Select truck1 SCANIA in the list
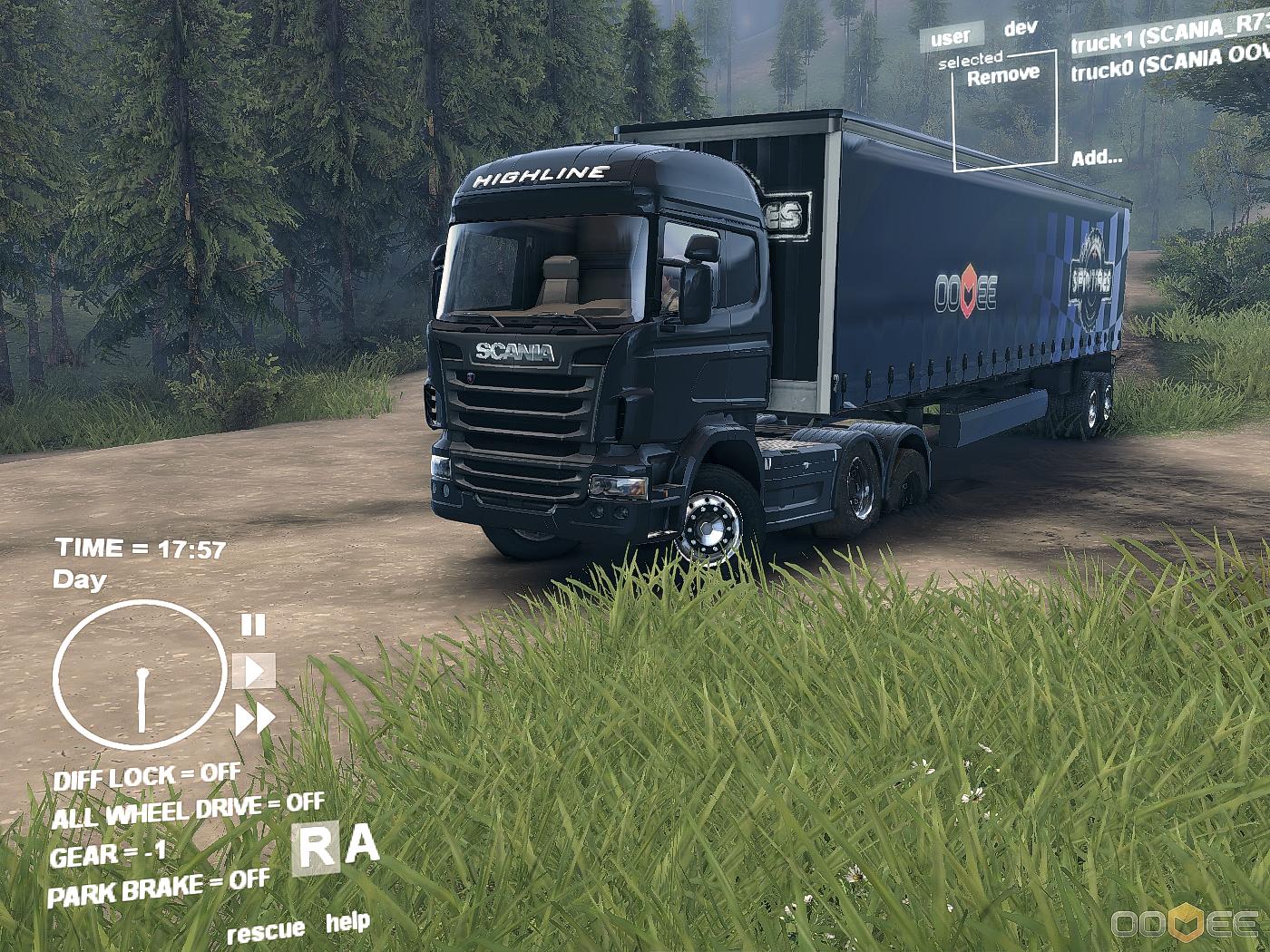The image size is (1270, 952). [x=1168, y=34]
